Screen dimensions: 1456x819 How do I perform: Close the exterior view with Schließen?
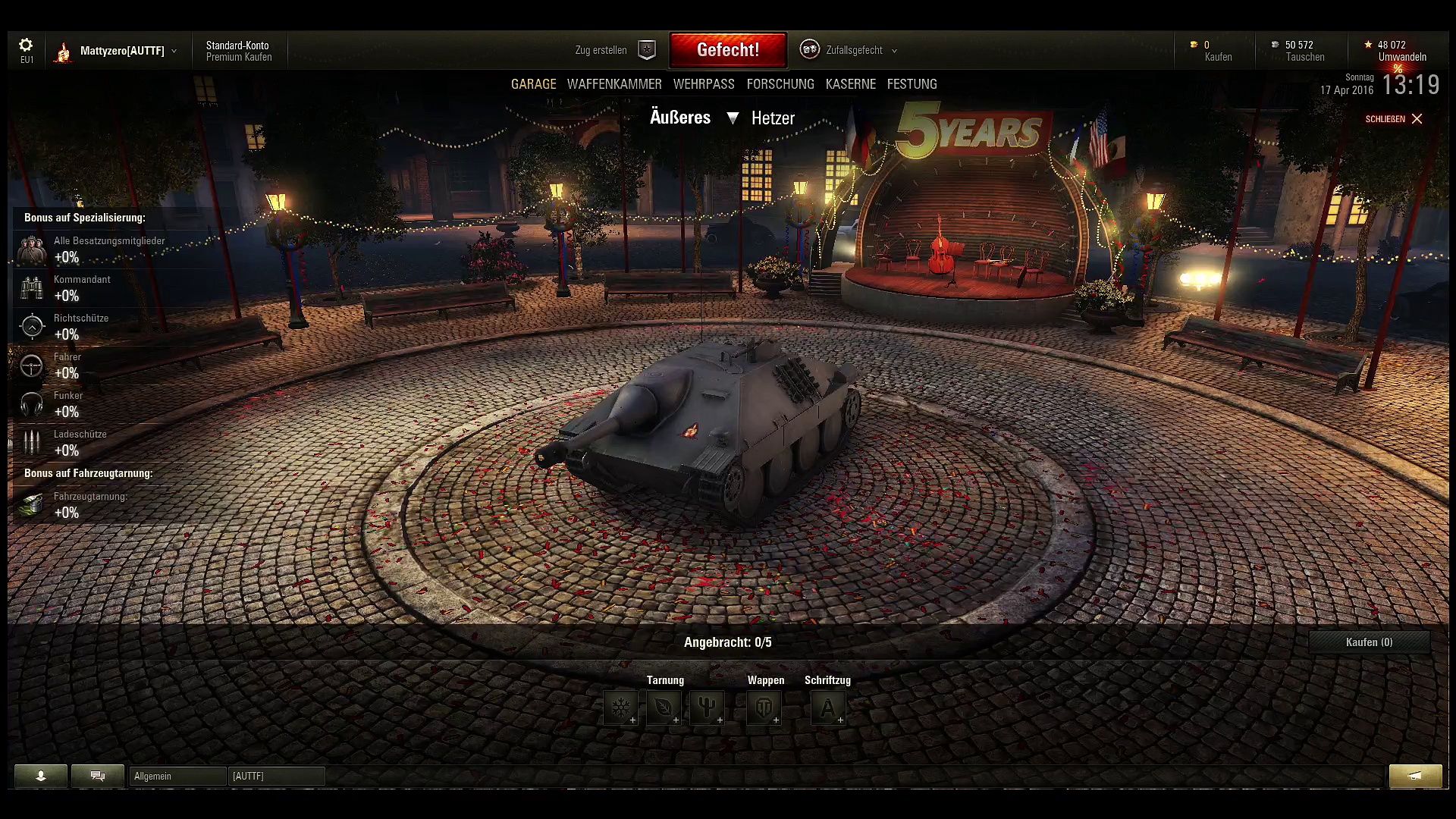(x=1394, y=119)
